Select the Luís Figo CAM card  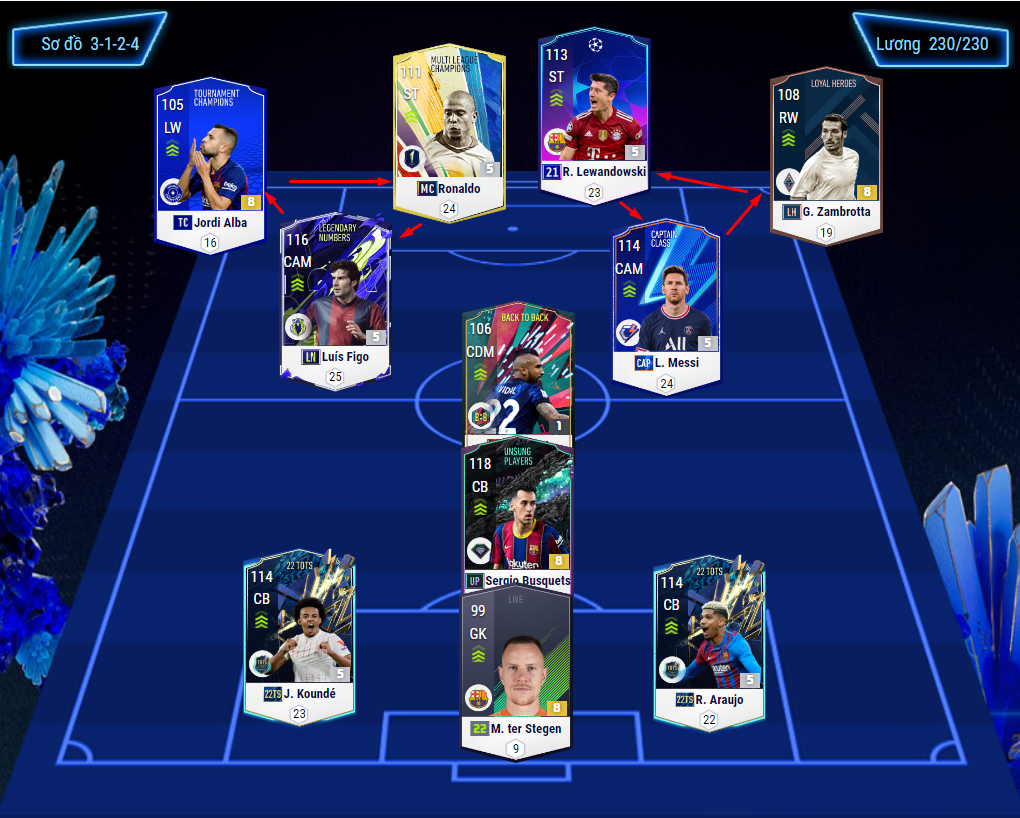coord(335,295)
